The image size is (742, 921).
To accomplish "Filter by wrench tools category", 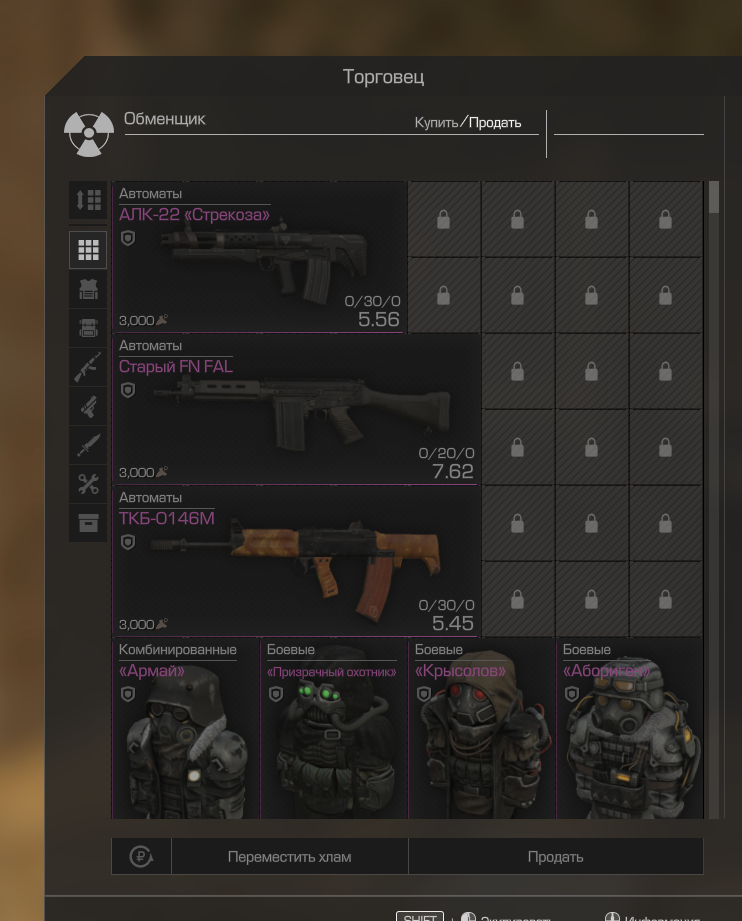I will [x=88, y=485].
